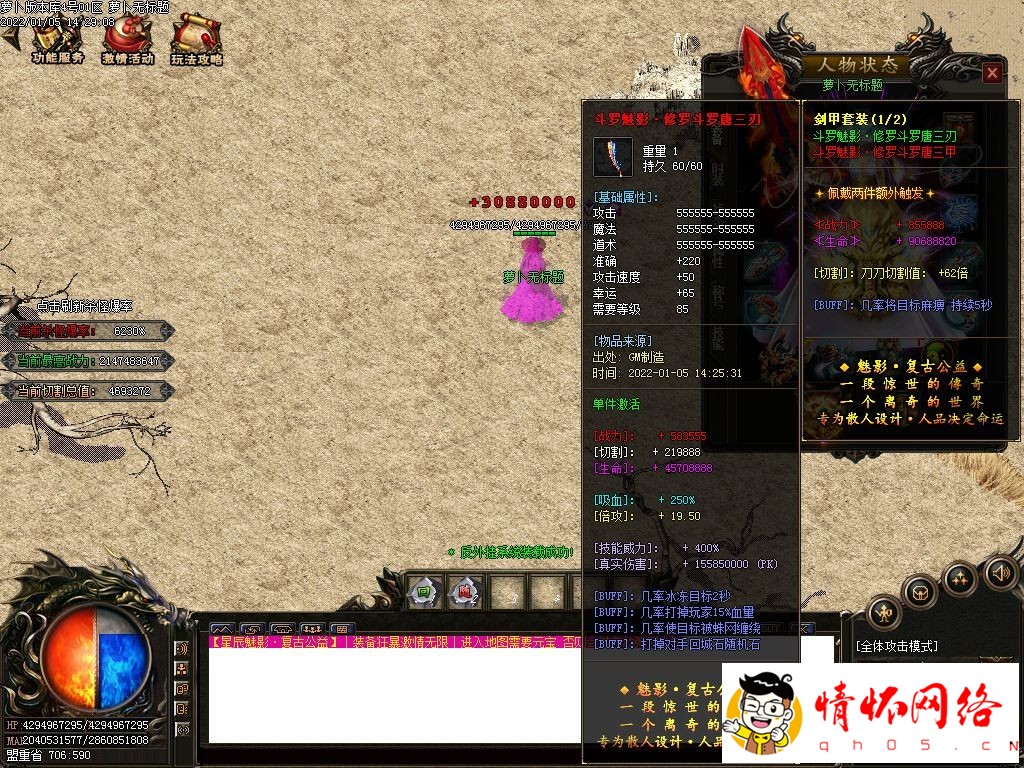Switch the 全体攻击模式 attack mode label

897,646
